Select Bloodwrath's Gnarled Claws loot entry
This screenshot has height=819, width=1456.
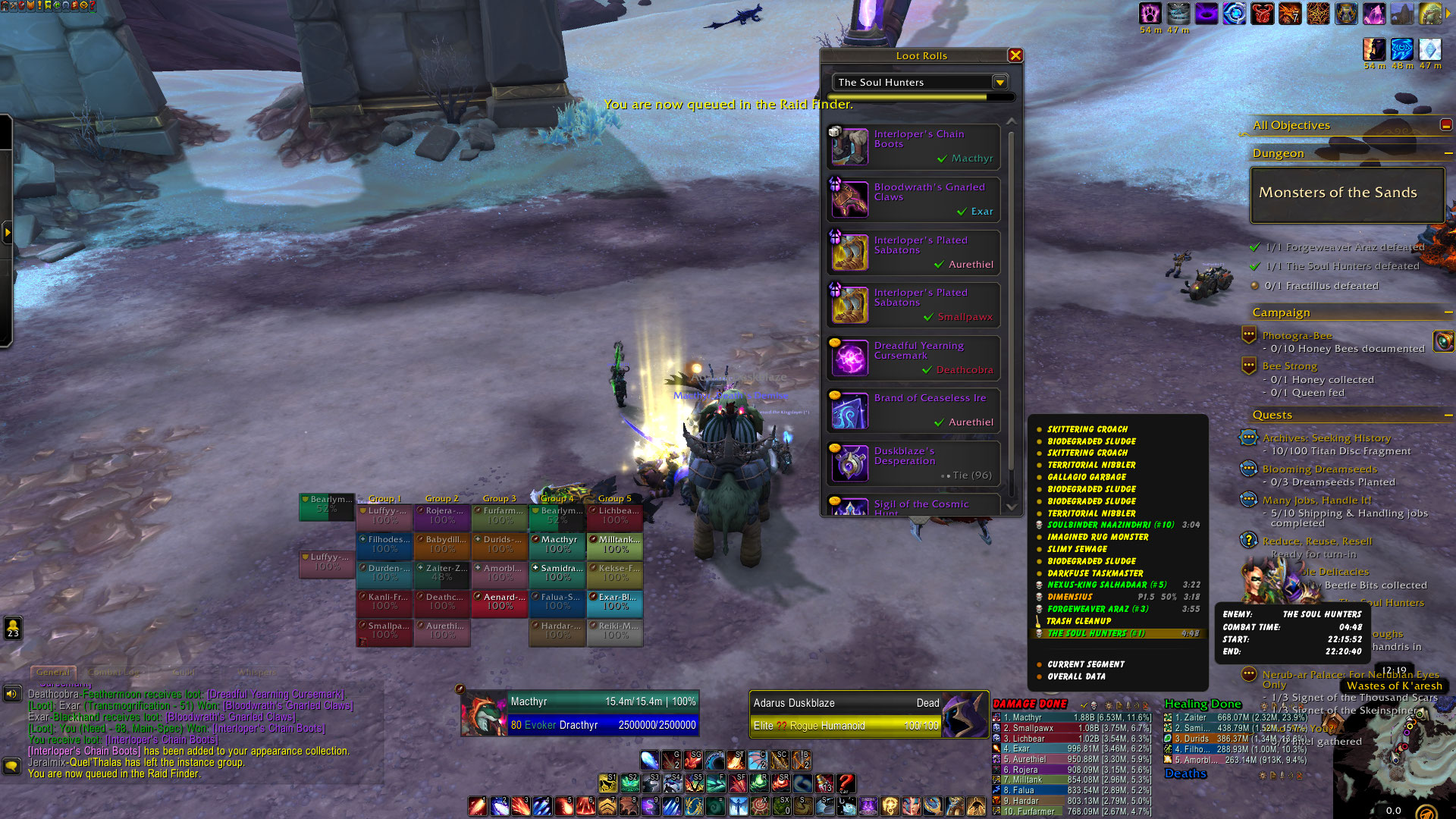[x=914, y=199]
